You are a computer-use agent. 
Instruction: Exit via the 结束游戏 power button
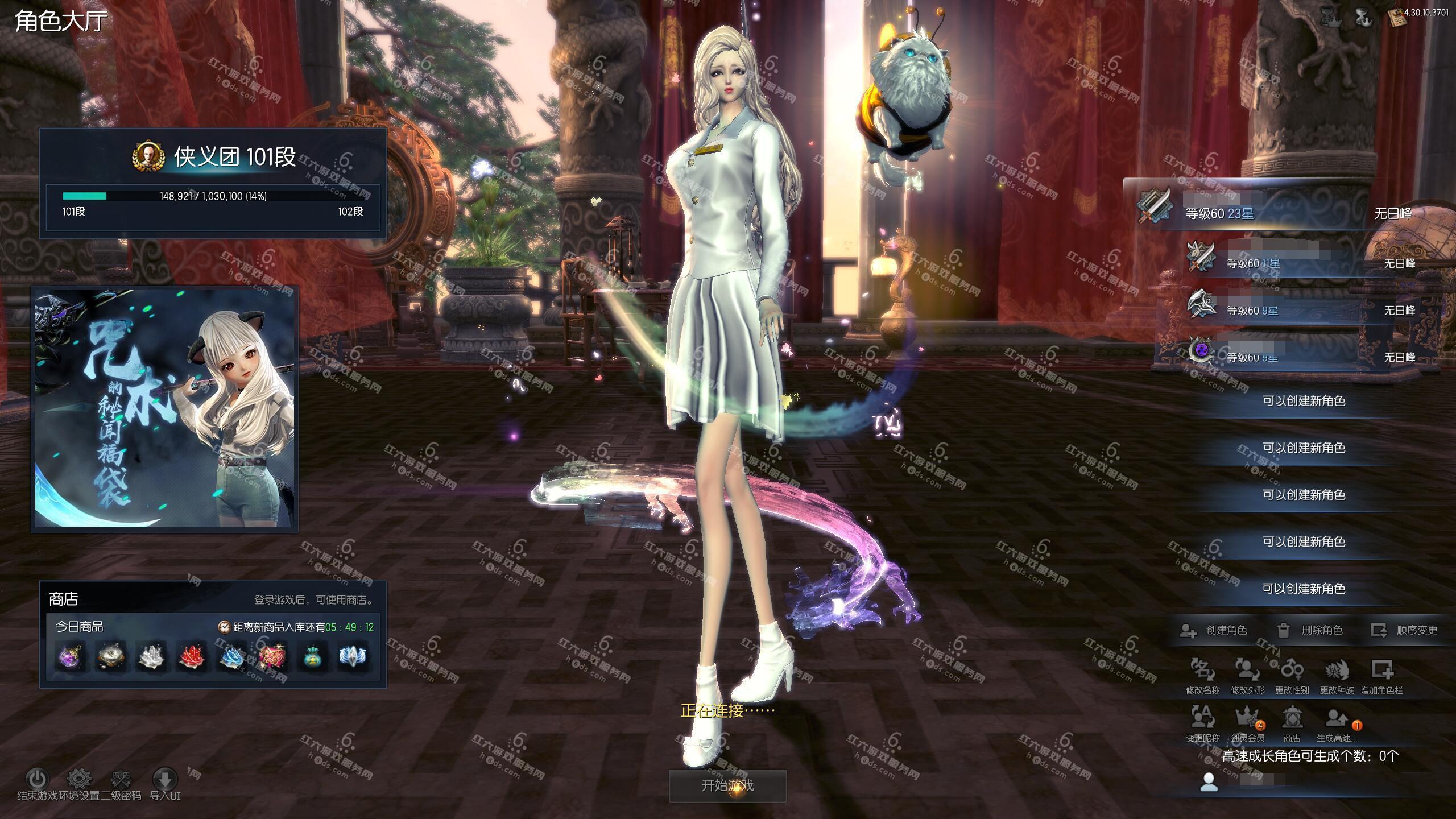tap(38, 779)
